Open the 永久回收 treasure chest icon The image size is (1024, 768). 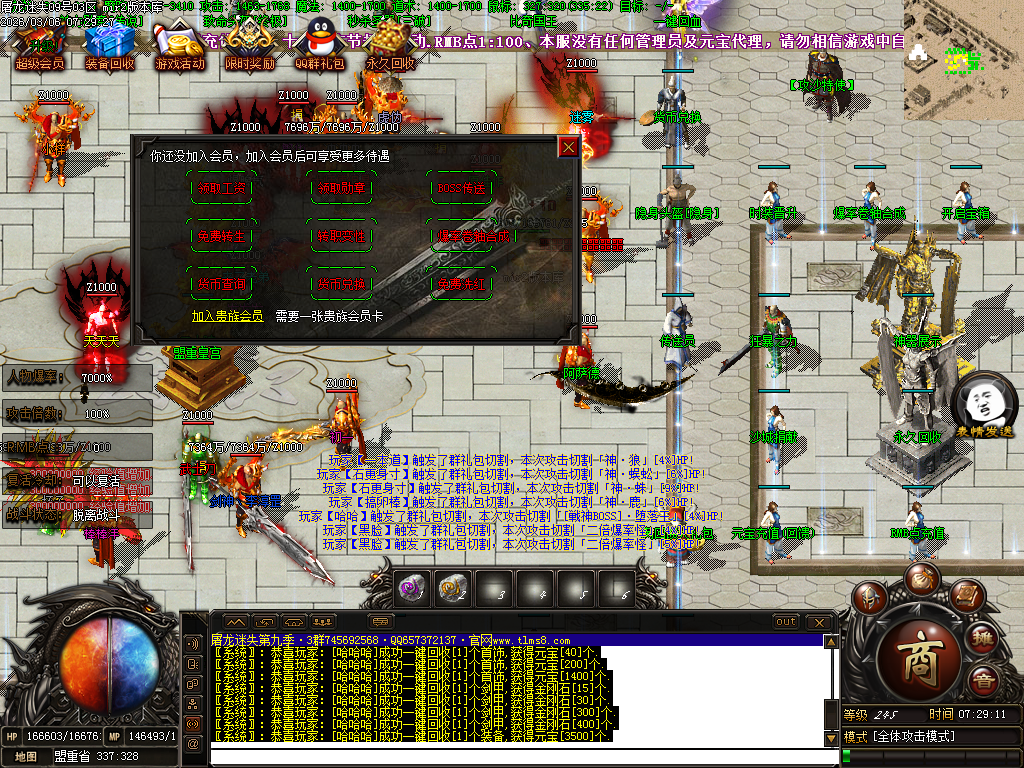click(390, 45)
